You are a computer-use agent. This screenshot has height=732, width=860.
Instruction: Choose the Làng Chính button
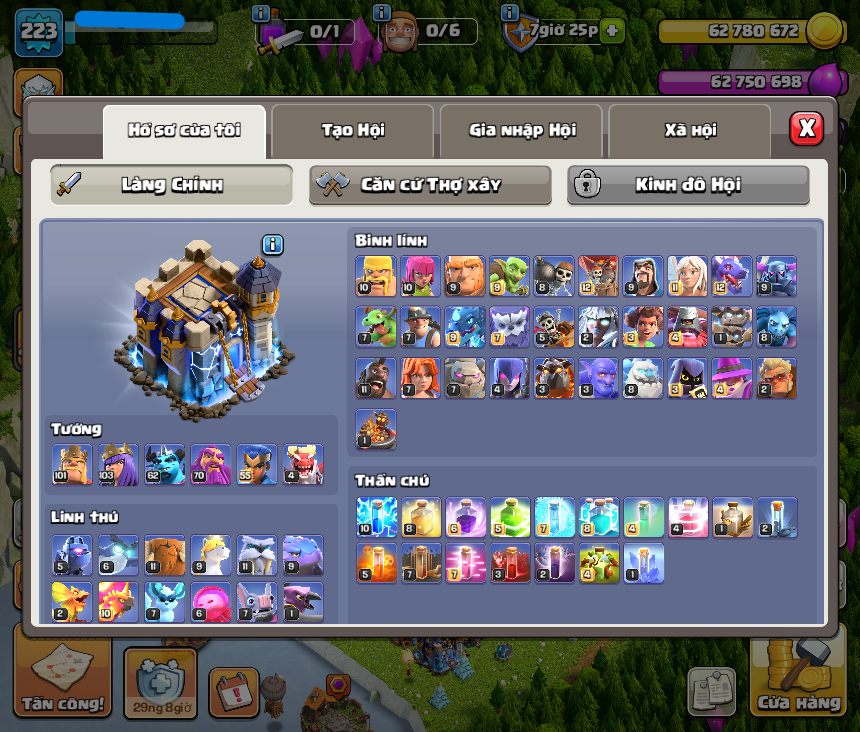pyautogui.click(x=171, y=185)
